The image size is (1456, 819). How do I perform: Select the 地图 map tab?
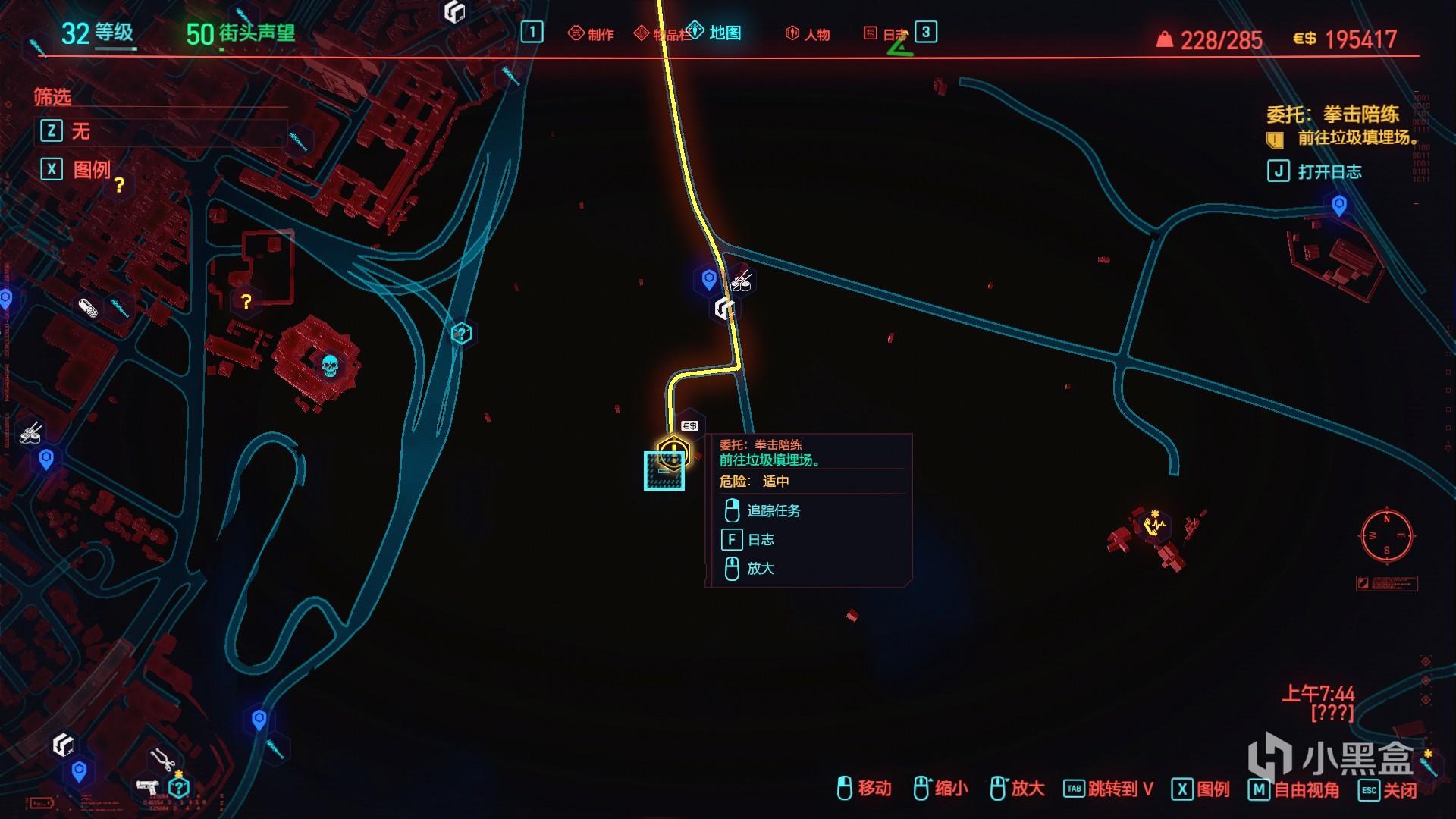click(x=715, y=33)
